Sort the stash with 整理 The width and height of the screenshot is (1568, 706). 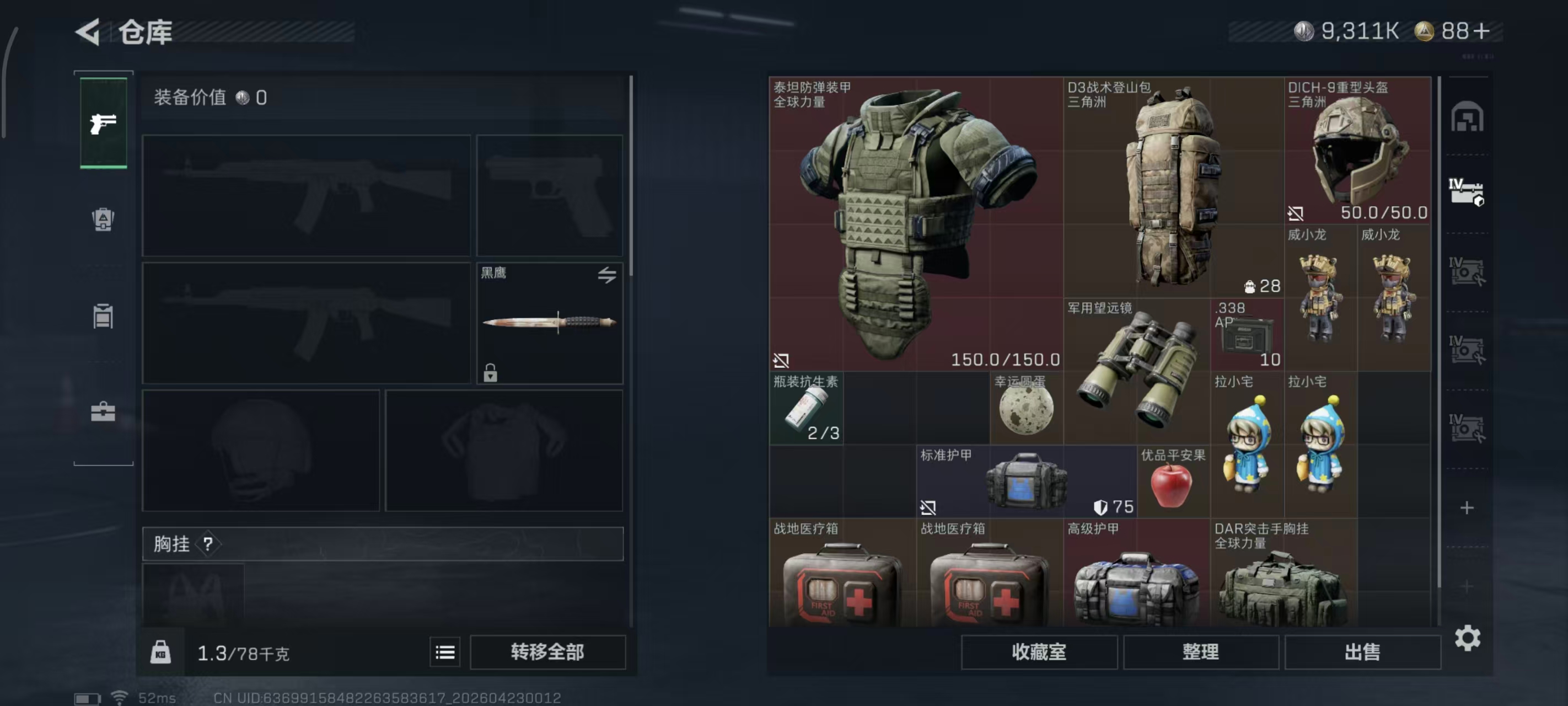click(x=1200, y=652)
